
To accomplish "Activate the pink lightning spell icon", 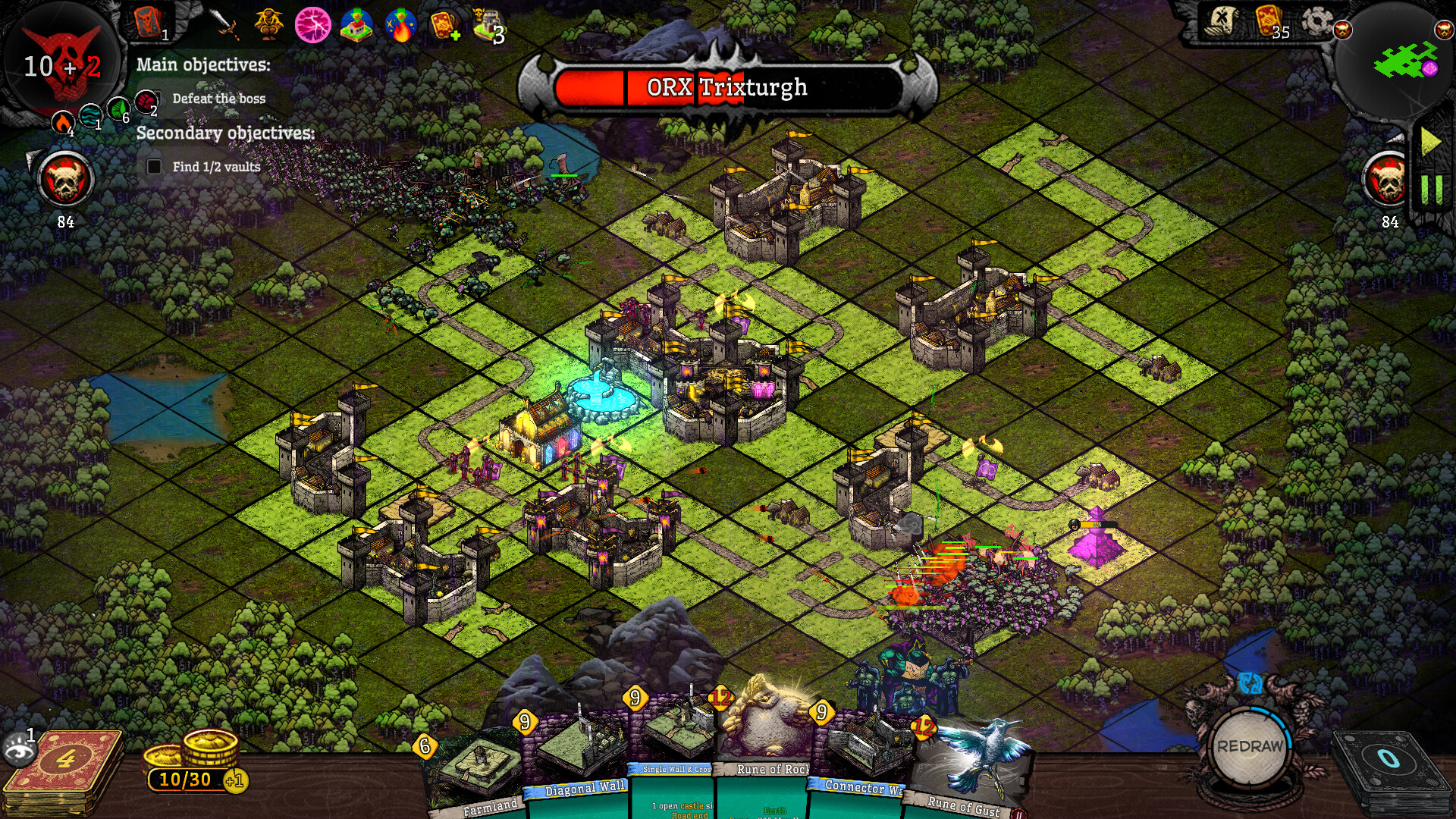I will pos(312,25).
